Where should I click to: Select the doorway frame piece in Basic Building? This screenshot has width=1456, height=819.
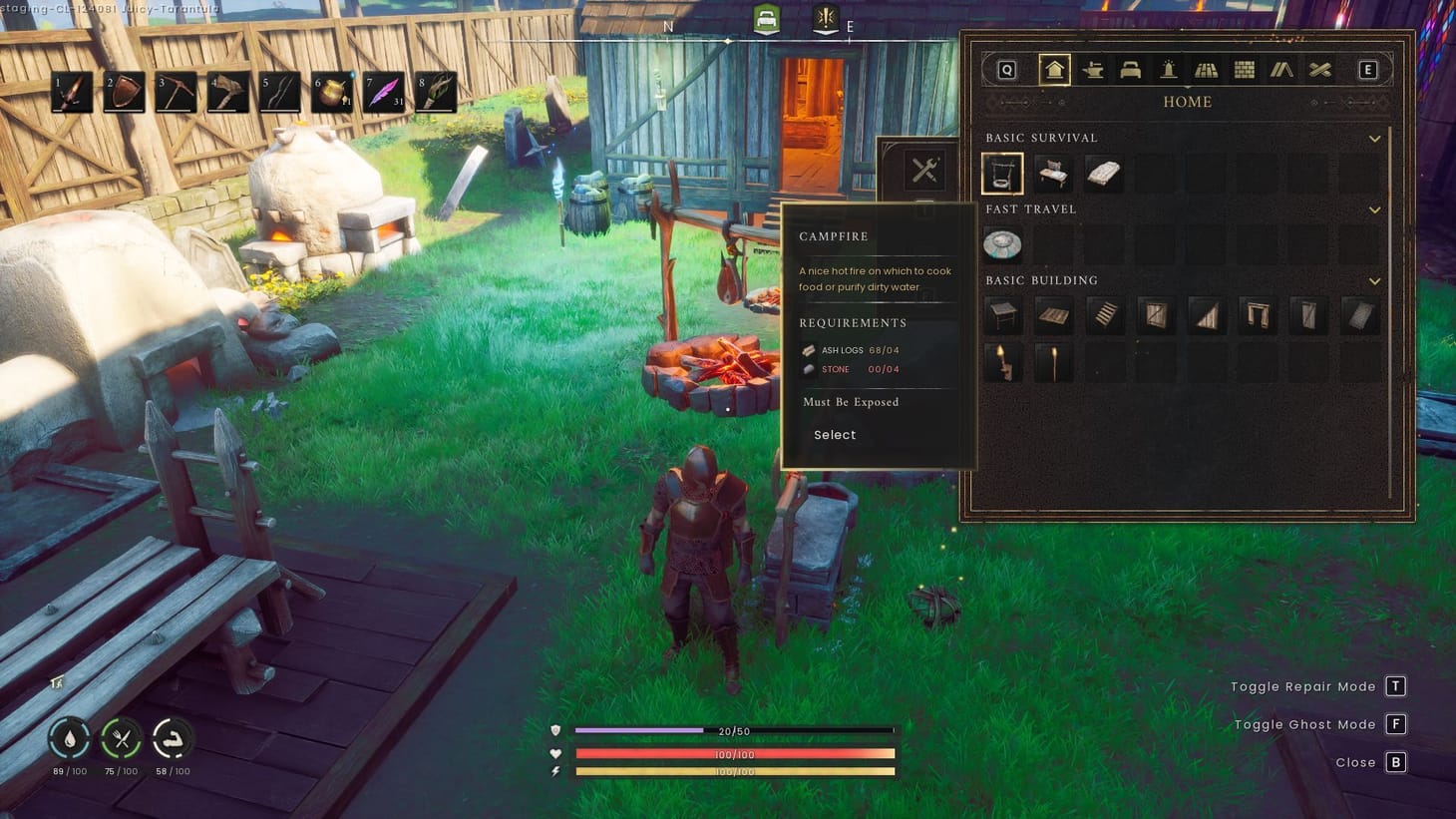1258,315
